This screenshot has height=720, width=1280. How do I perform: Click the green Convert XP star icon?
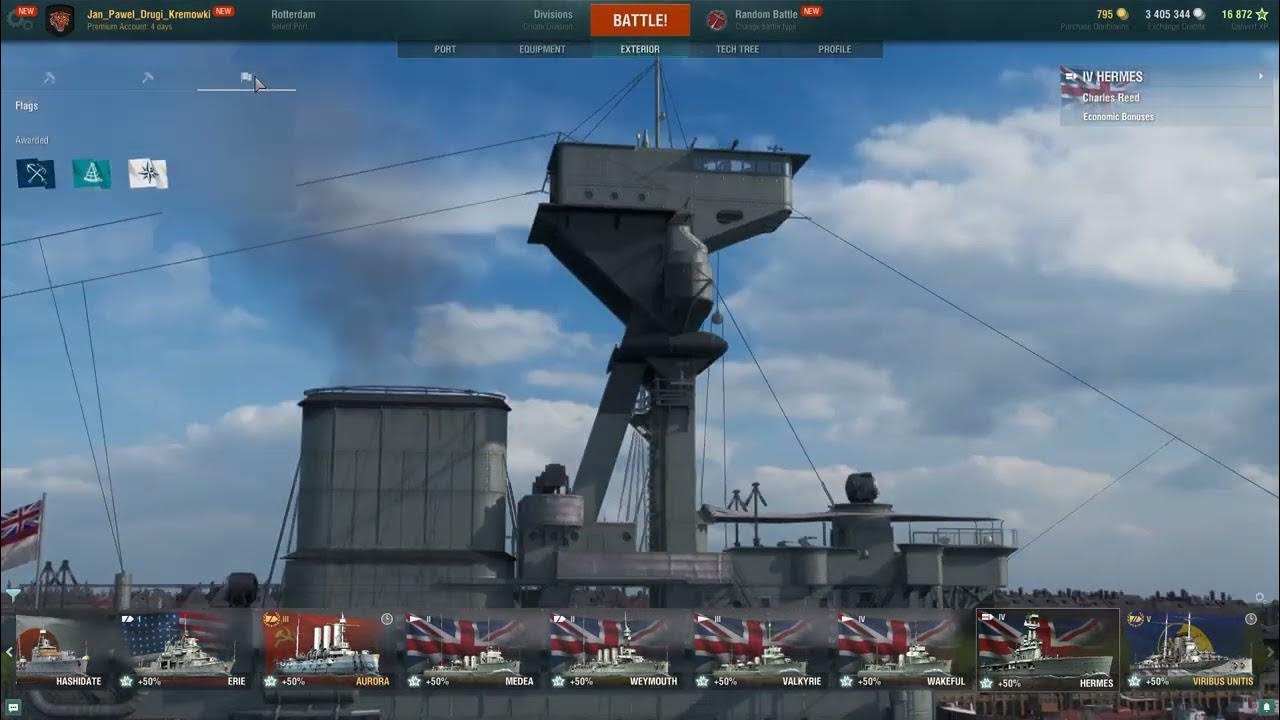[x=1263, y=13]
